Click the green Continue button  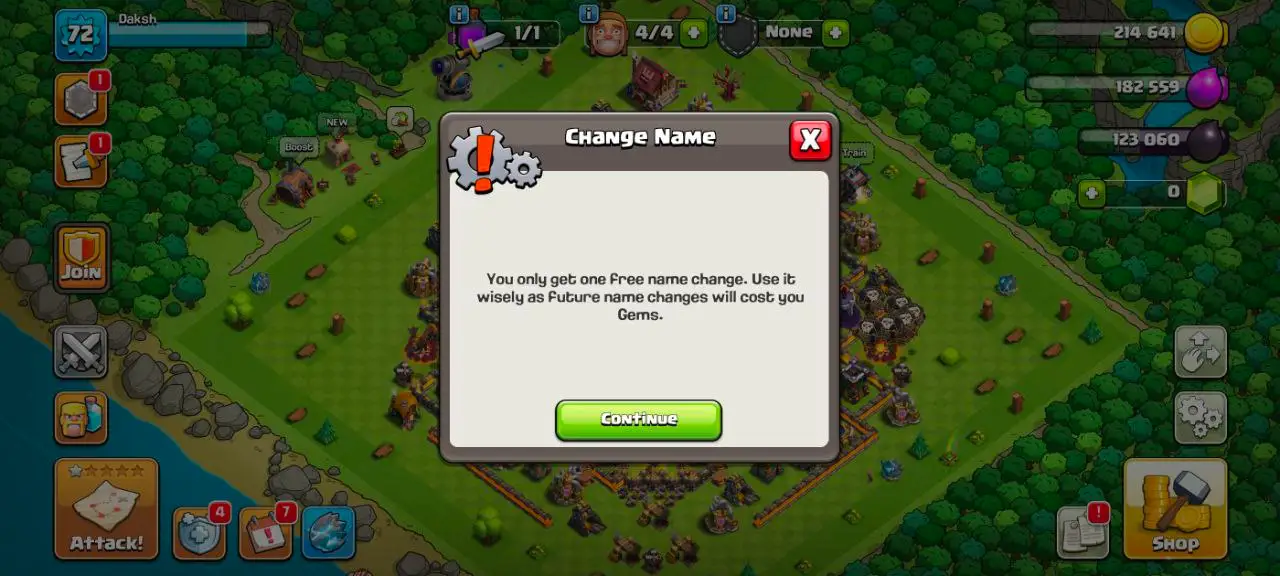click(x=638, y=420)
